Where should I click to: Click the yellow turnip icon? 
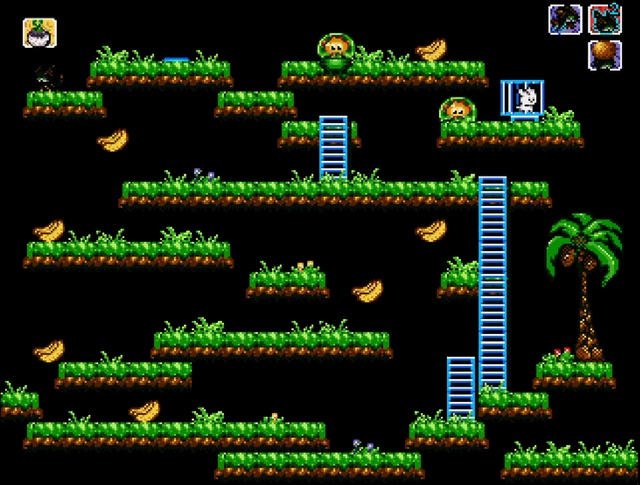point(39,33)
